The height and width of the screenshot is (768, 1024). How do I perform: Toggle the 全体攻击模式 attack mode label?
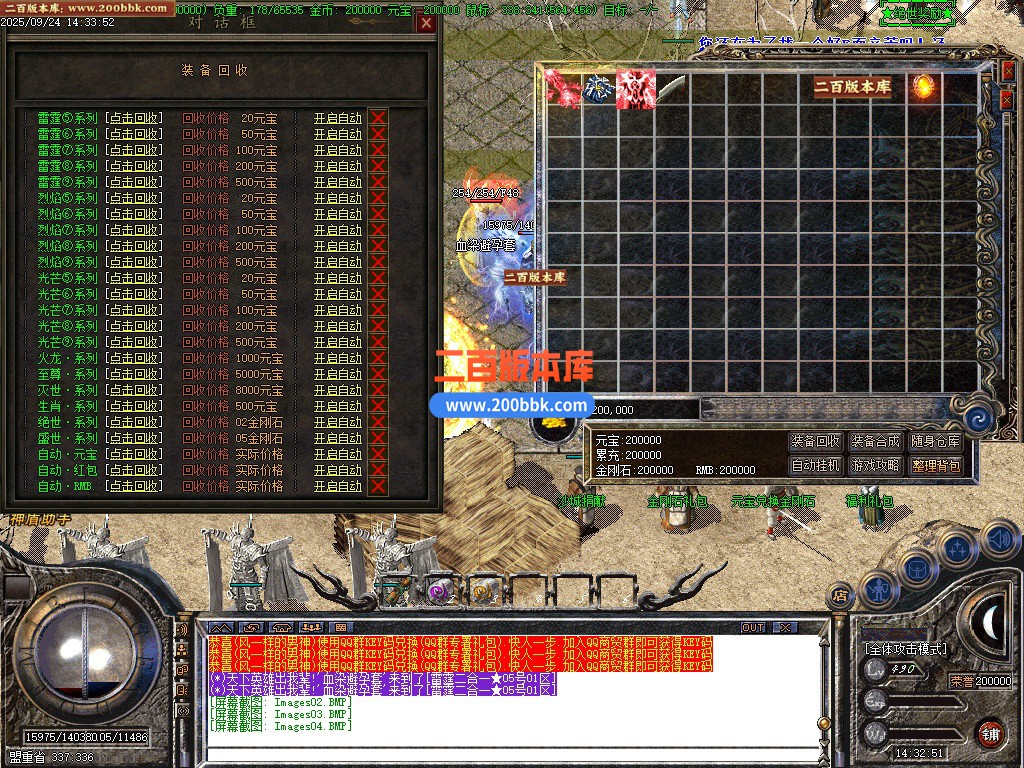click(905, 649)
